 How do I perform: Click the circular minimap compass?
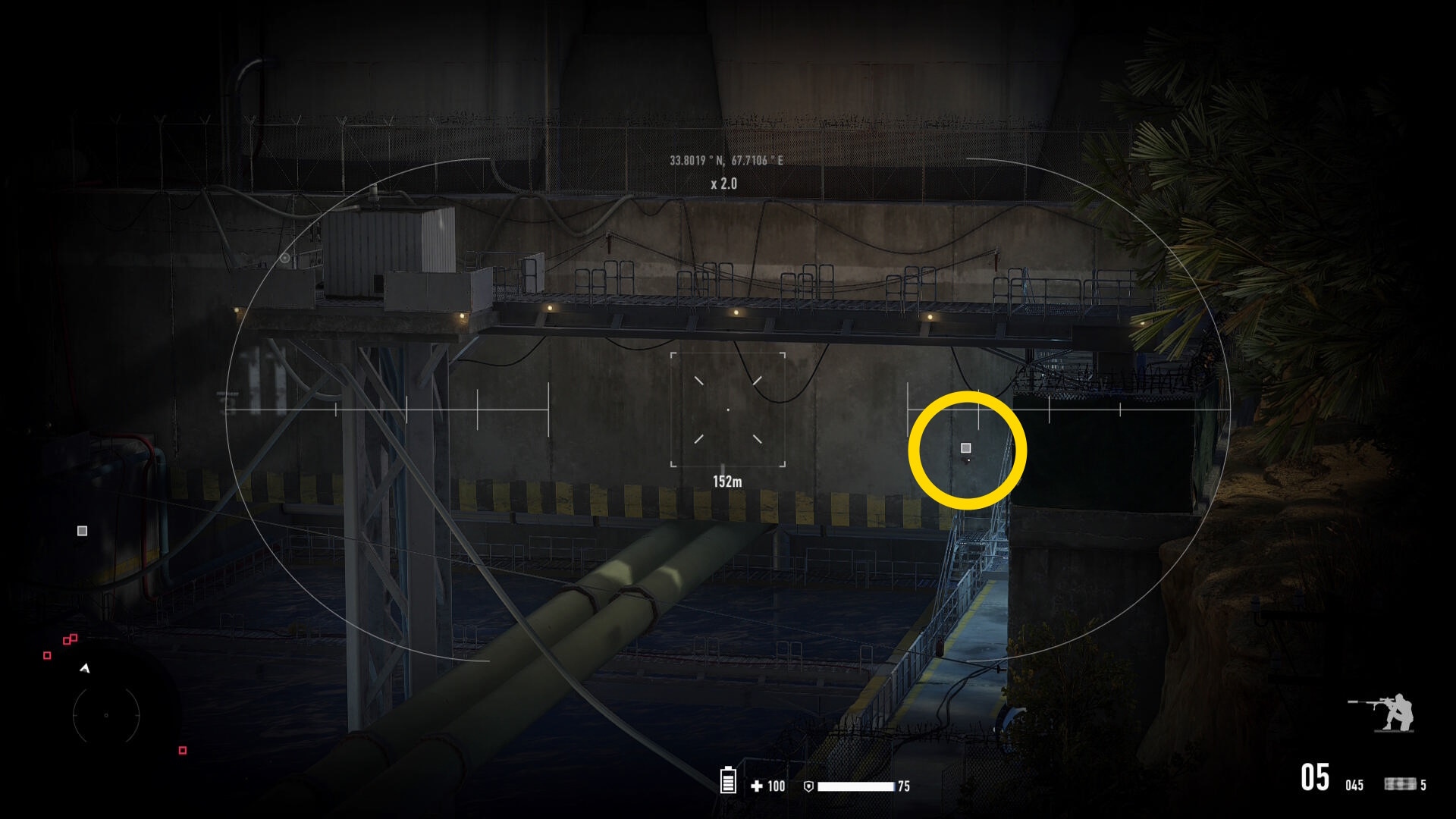pyautogui.click(x=106, y=714)
